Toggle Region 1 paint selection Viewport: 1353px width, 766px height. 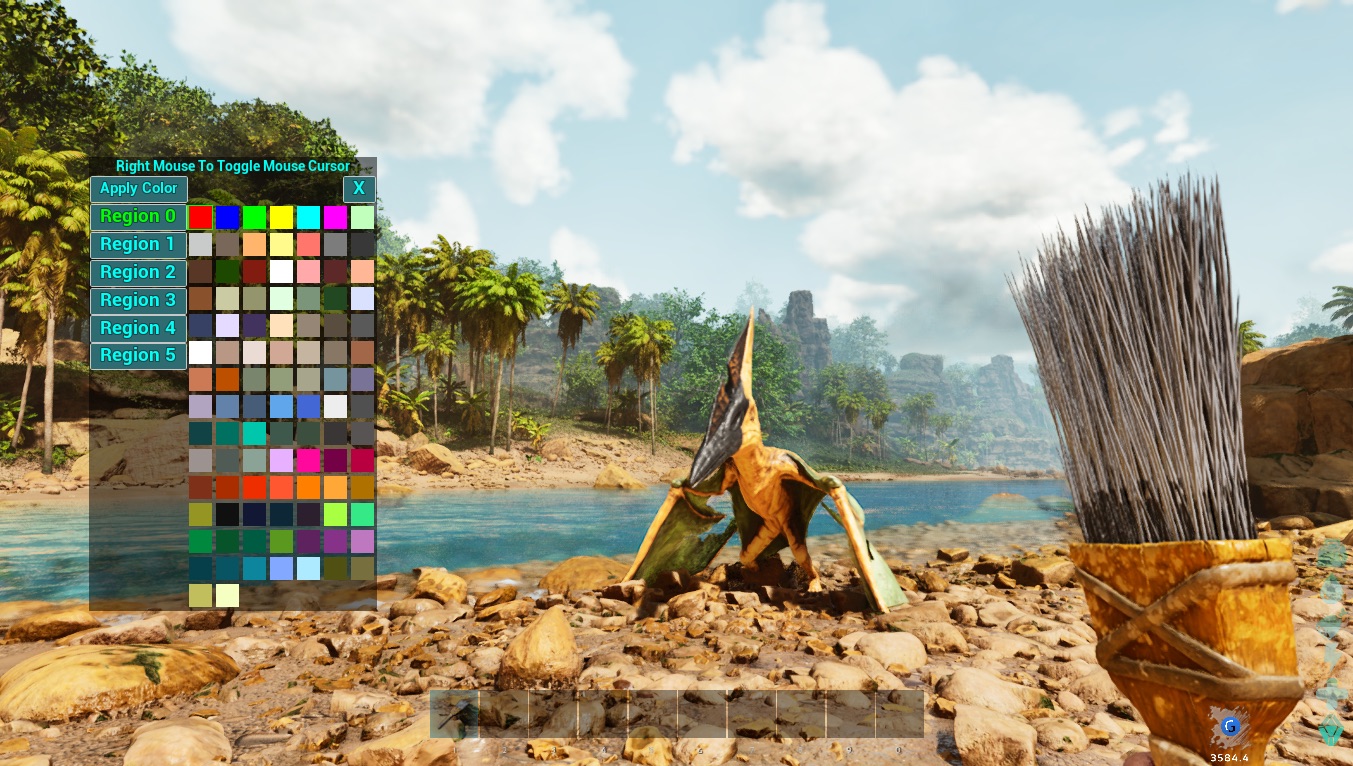click(138, 244)
